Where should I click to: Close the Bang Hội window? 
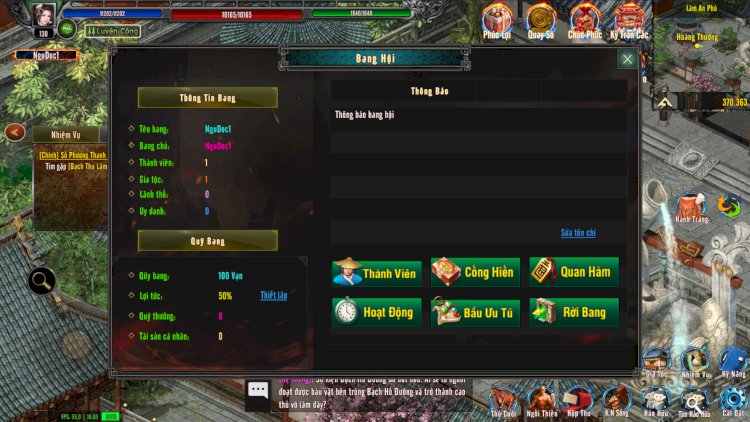click(627, 59)
